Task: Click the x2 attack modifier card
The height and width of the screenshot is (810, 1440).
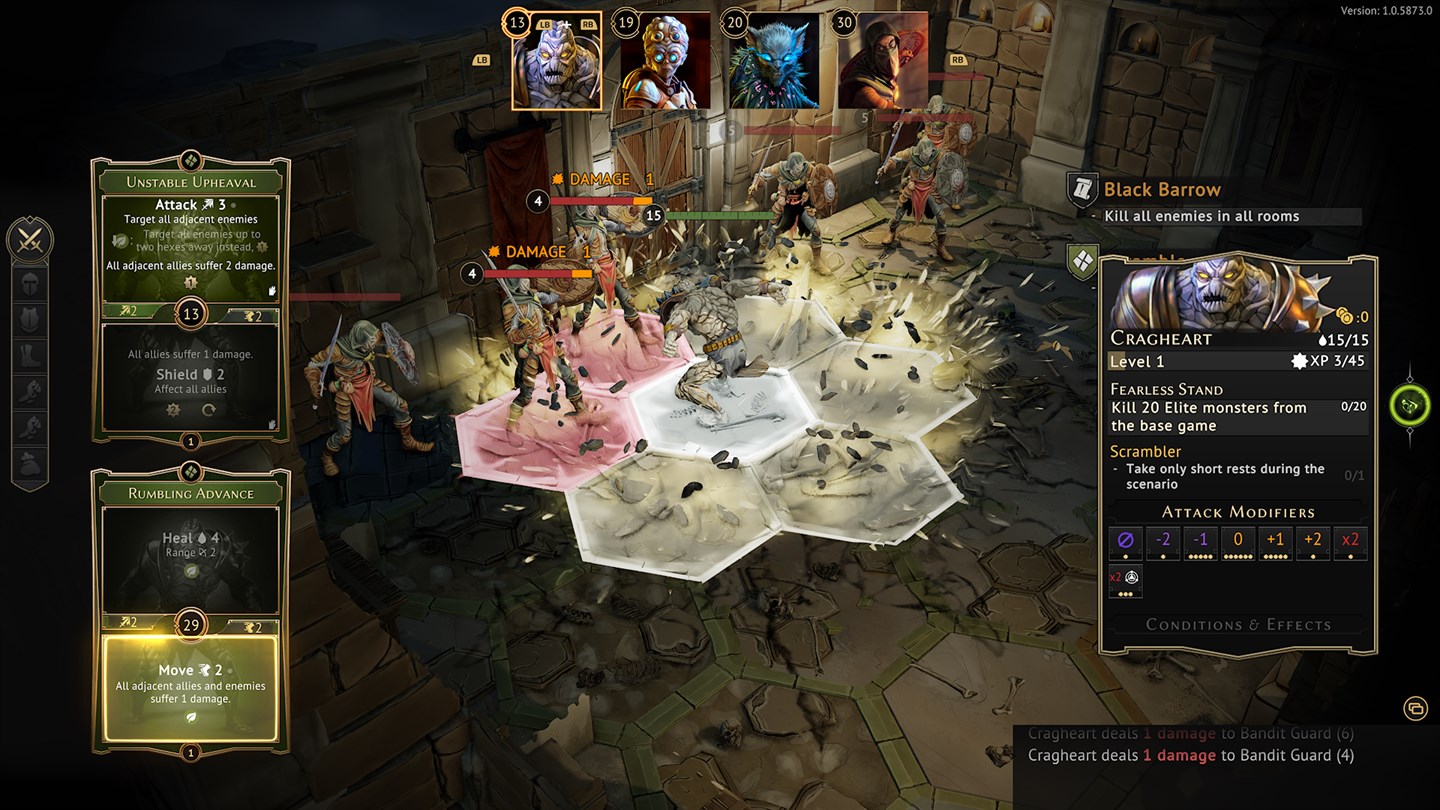Action: point(1350,542)
